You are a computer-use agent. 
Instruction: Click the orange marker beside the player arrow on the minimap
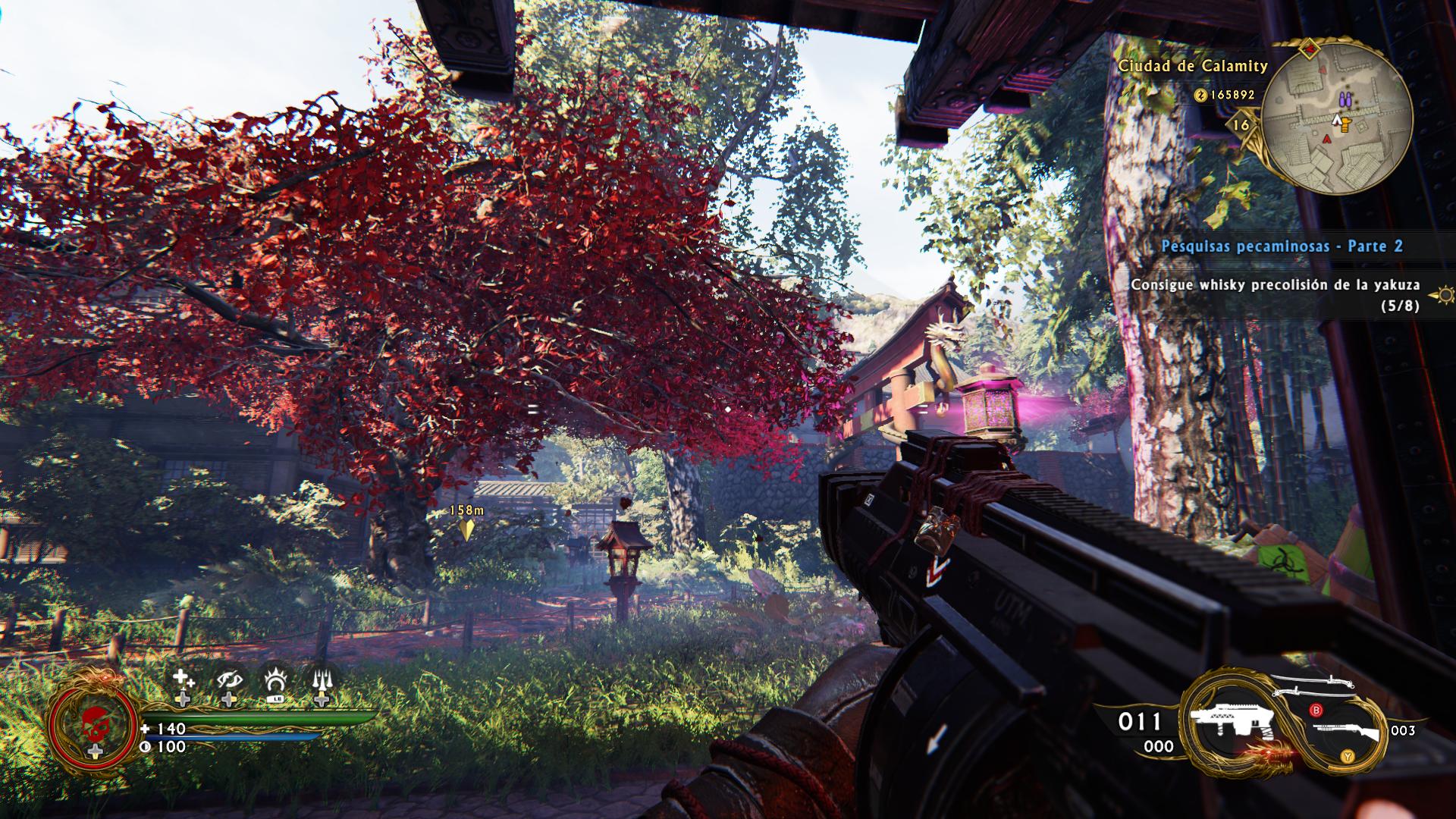tap(1346, 124)
